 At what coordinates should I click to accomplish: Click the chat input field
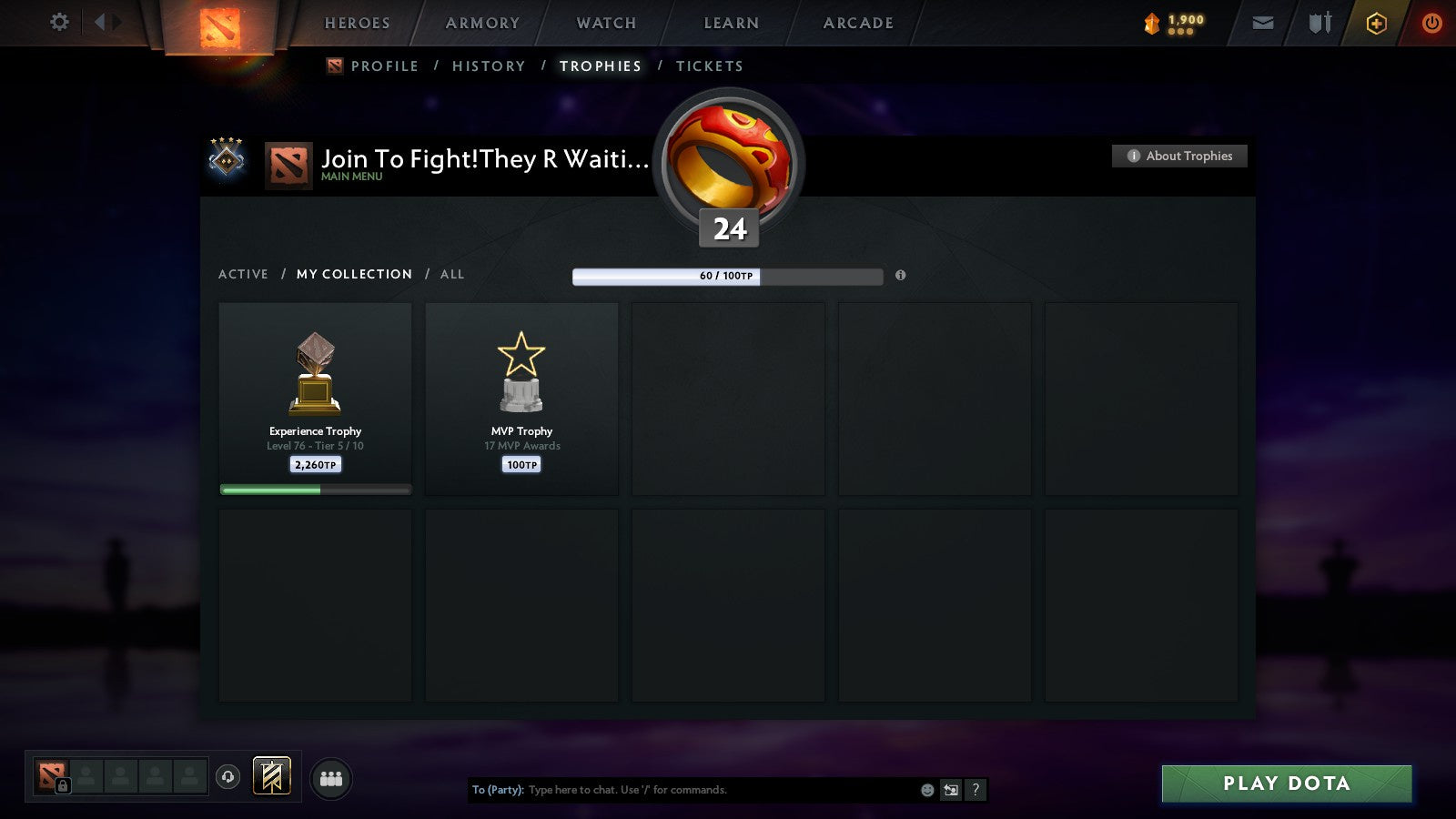tap(682, 790)
